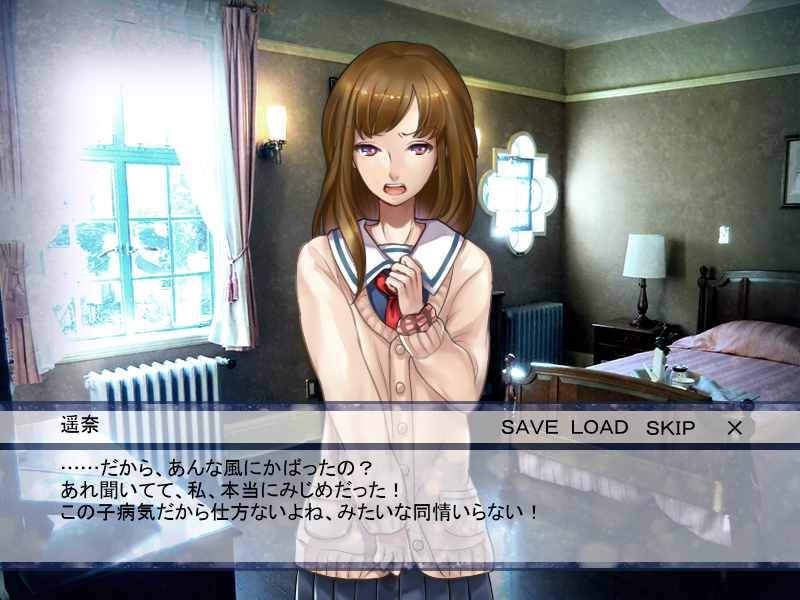This screenshot has width=800, height=600.
Task: Close the dialogue window with X
Action: click(x=734, y=428)
